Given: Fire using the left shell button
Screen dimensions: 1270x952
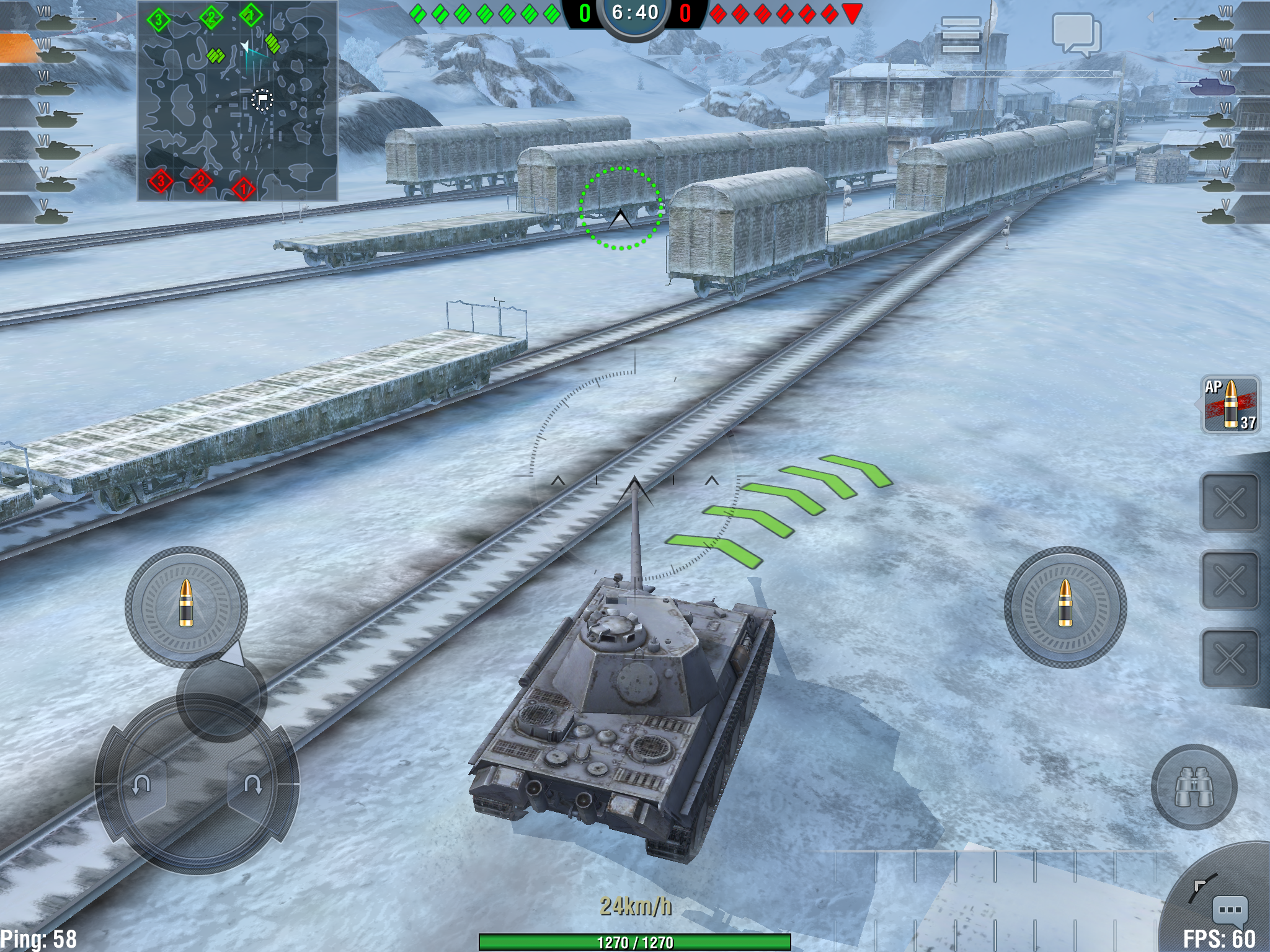Looking at the screenshot, I should pyautogui.click(x=186, y=606).
